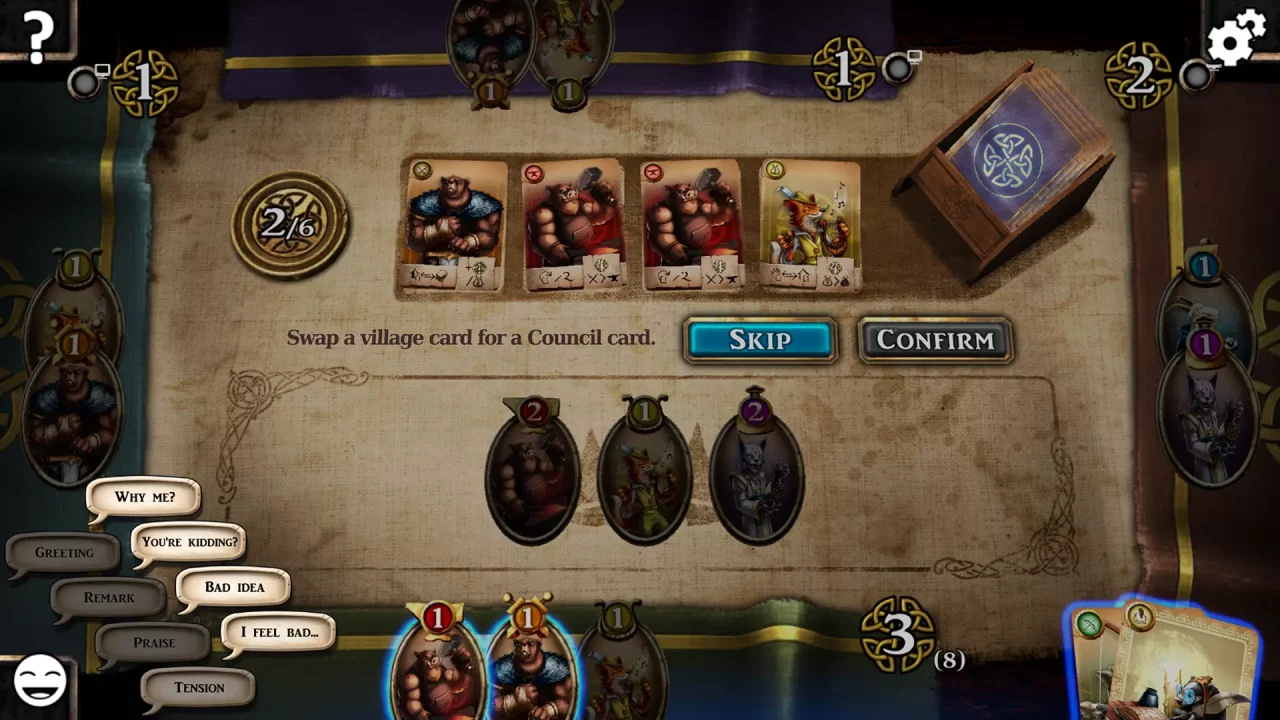Send the 'Why me?' chat message
The height and width of the screenshot is (720, 1280).
pos(143,497)
